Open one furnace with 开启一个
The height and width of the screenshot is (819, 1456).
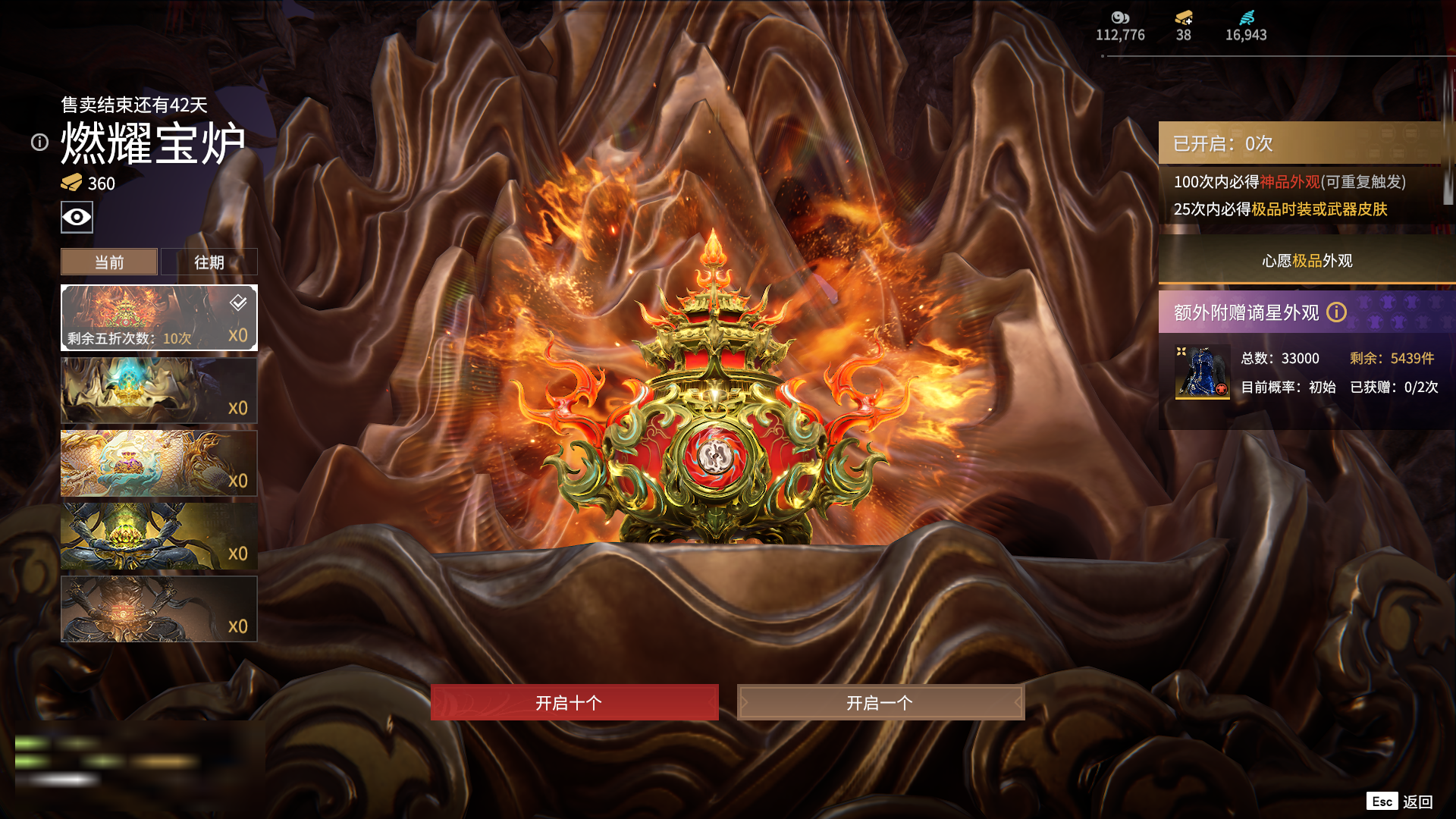[x=880, y=702]
